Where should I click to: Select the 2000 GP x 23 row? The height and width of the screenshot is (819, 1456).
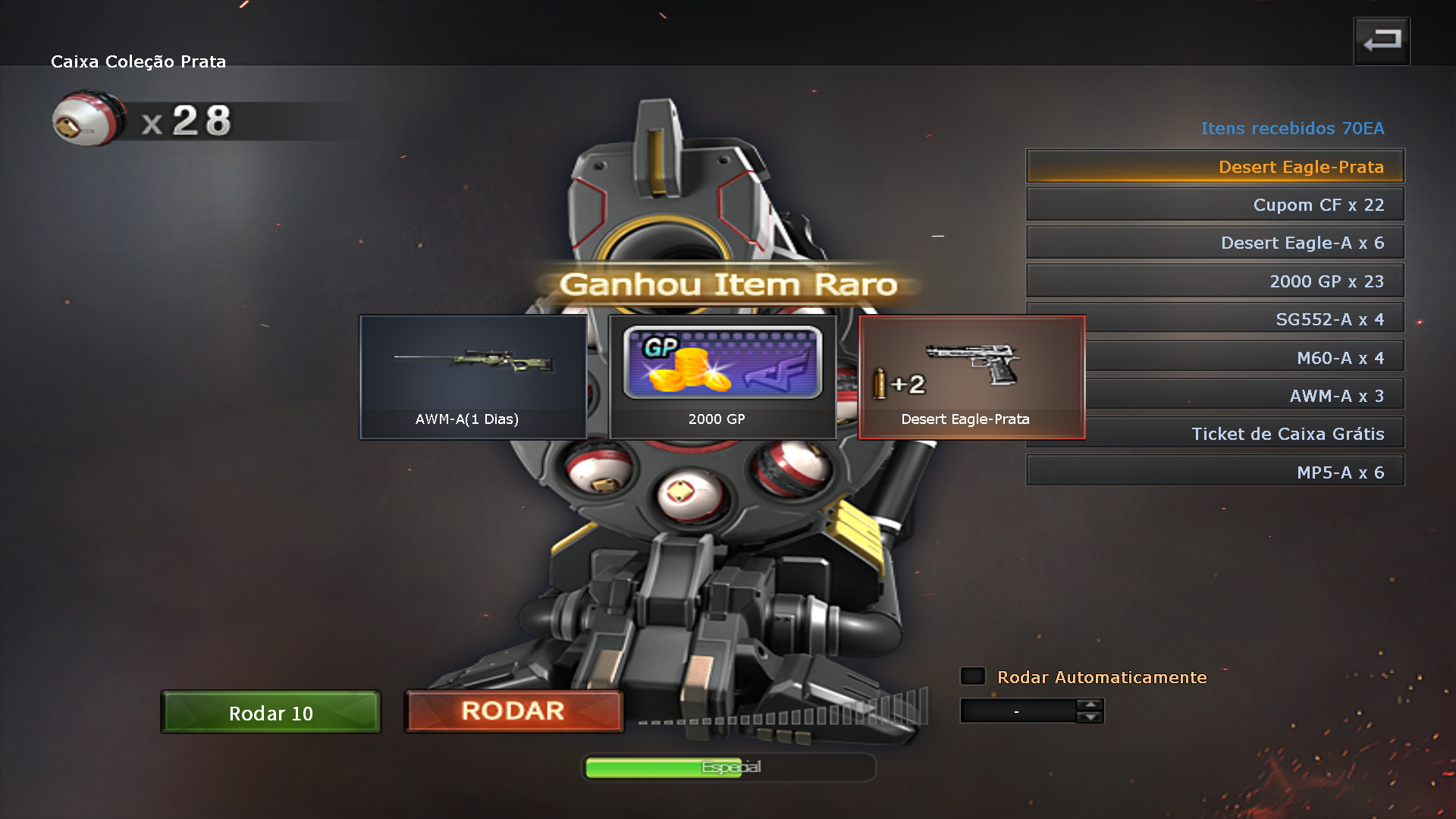pyautogui.click(x=1215, y=281)
